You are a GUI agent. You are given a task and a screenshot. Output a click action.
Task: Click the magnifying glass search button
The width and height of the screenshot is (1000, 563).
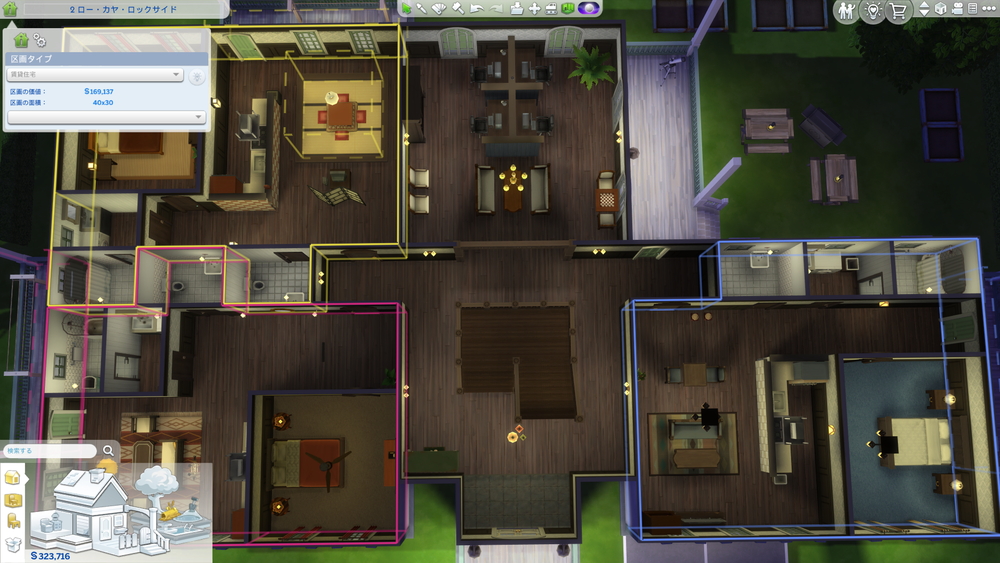108,451
